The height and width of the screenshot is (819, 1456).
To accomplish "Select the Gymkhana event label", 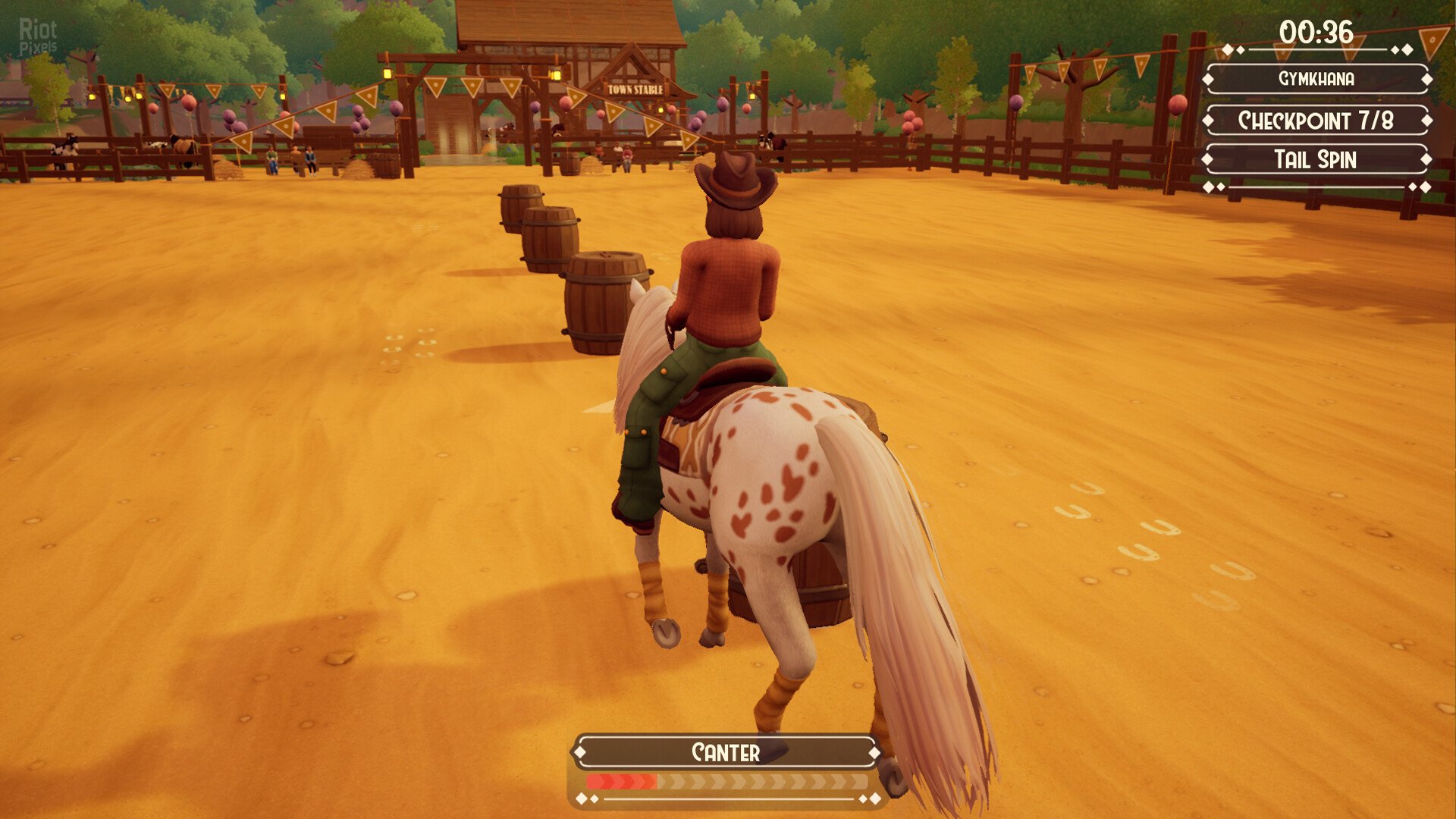I will click(x=1316, y=79).
